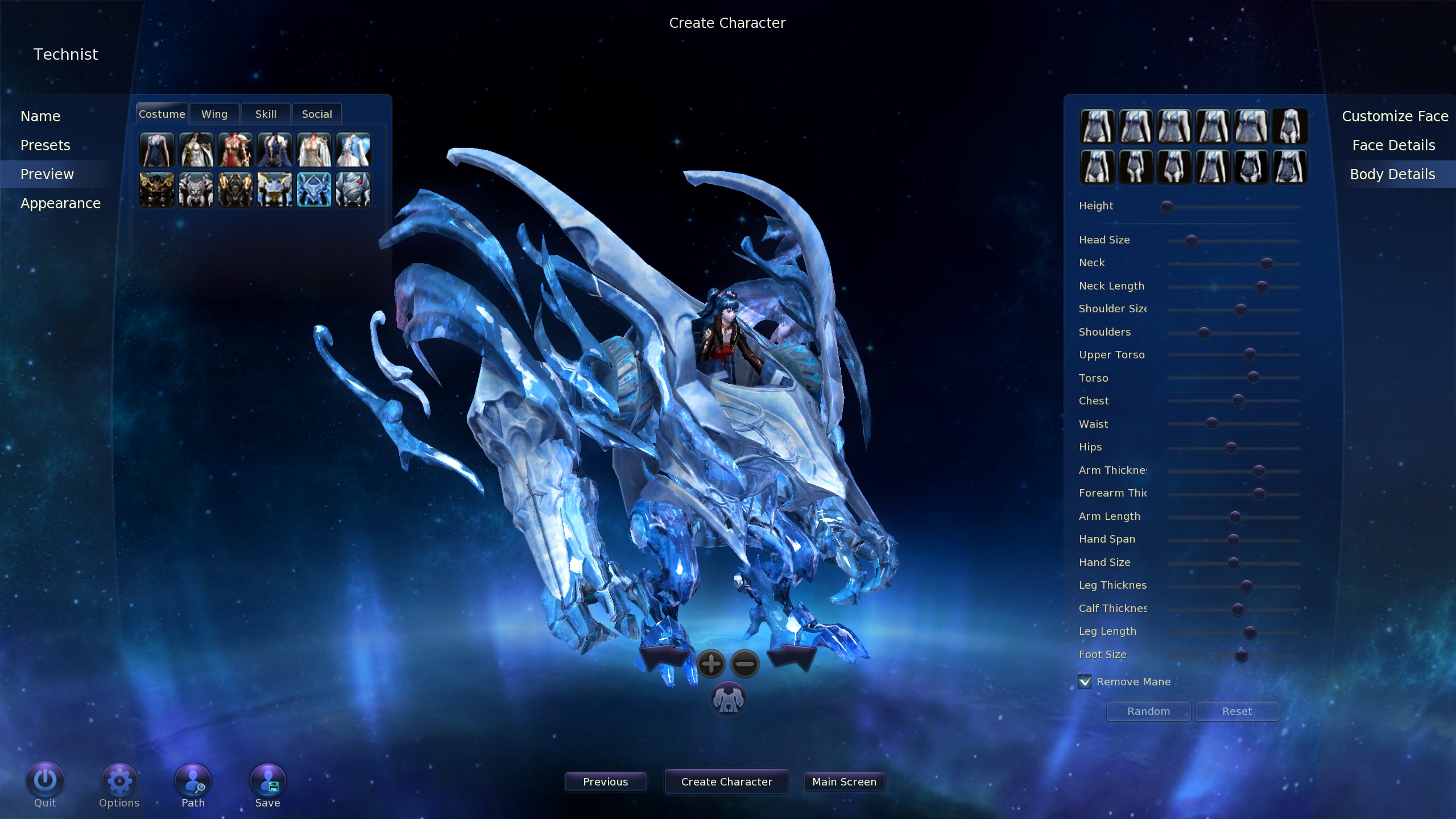Screen dimensions: 1456x819
Task: Choose Presets from the left menu
Action: 45,146
